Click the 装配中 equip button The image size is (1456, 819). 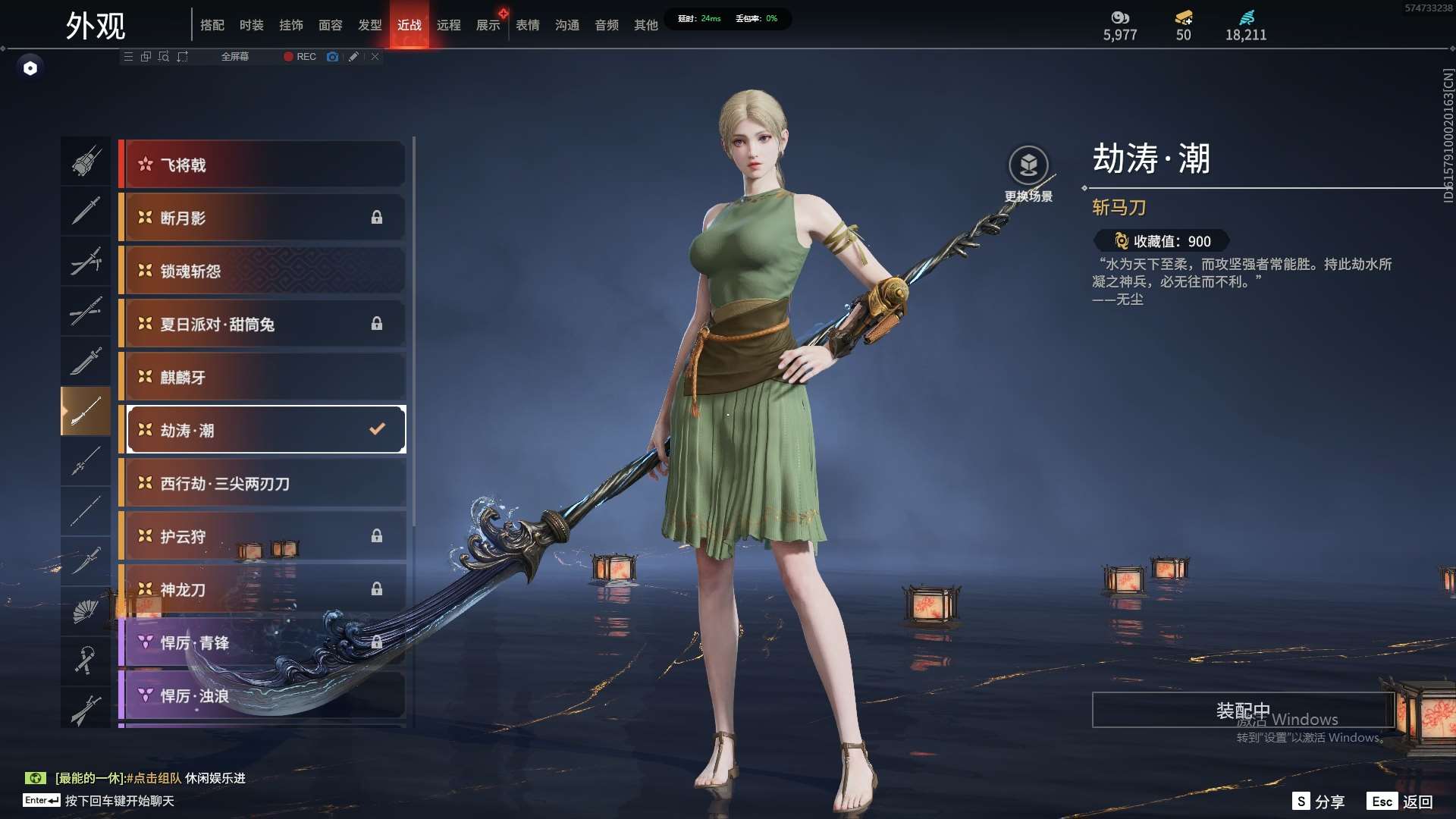click(1242, 710)
